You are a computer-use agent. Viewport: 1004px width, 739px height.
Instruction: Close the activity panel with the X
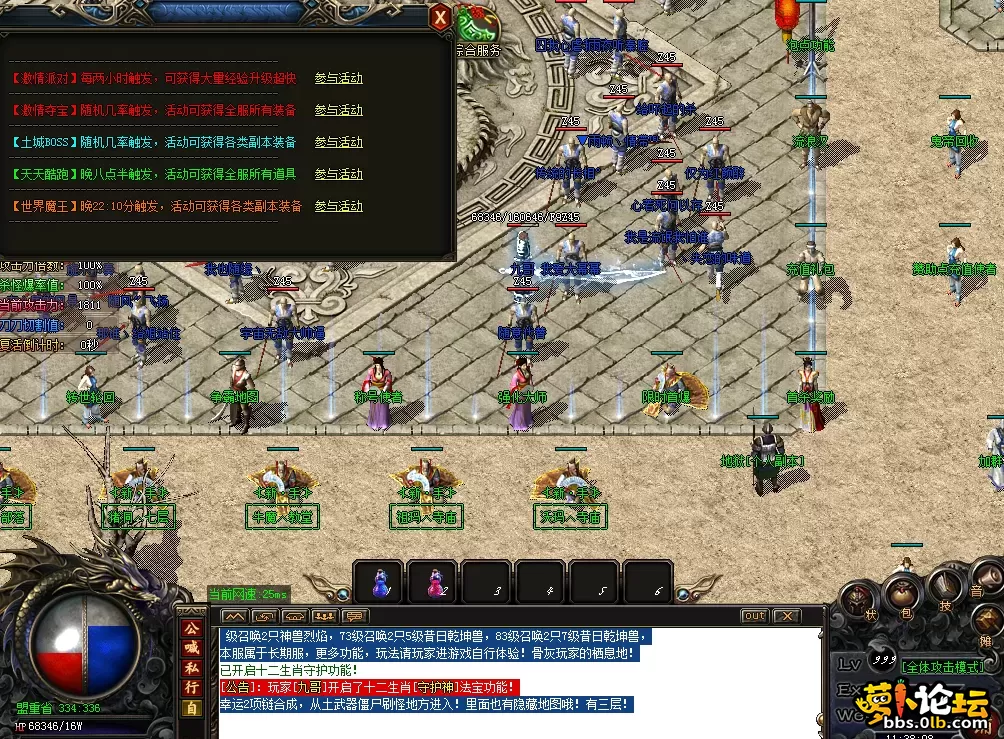point(440,17)
